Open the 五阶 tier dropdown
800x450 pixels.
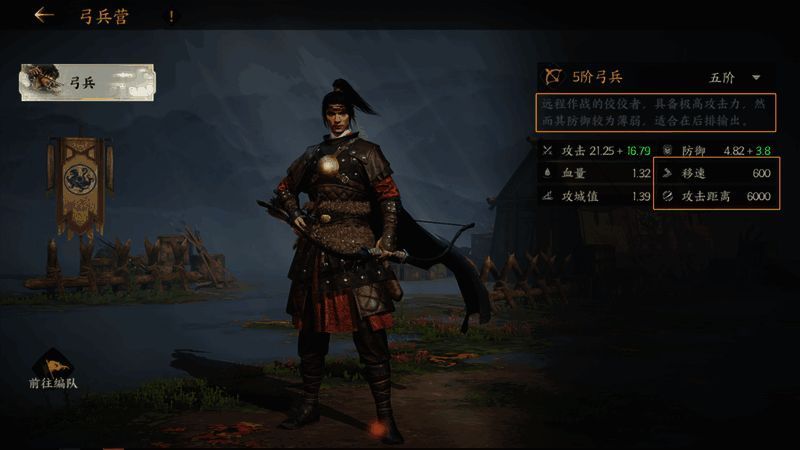(735, 77)
